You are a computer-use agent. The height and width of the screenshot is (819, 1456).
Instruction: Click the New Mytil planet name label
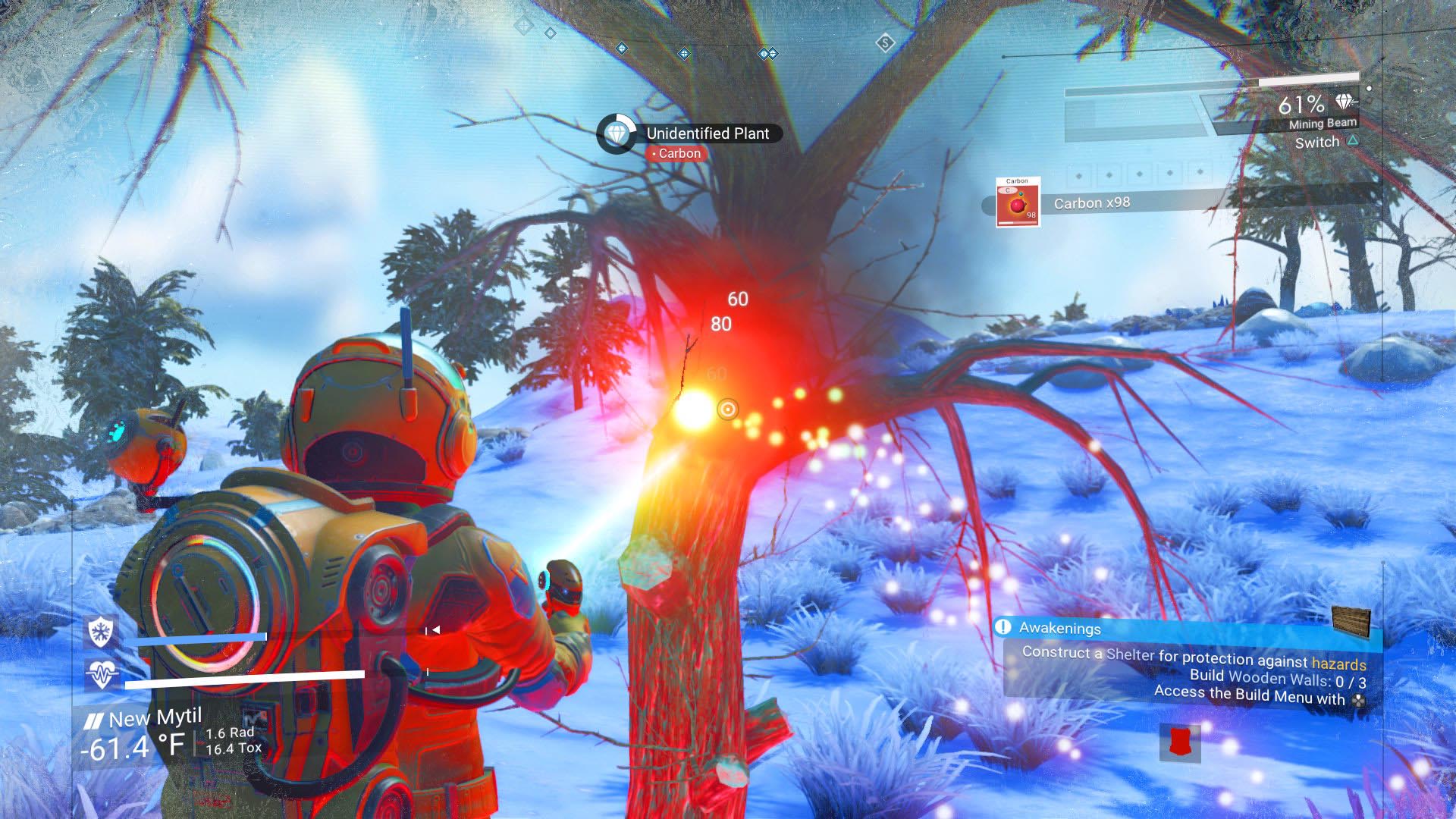155,715
